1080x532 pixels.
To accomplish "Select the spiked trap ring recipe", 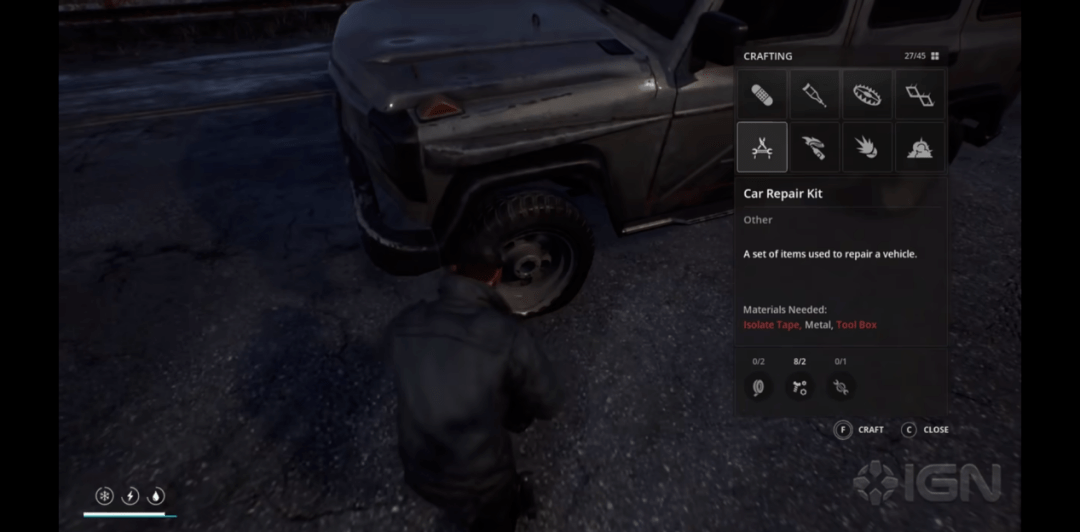I will coord(866,95).
